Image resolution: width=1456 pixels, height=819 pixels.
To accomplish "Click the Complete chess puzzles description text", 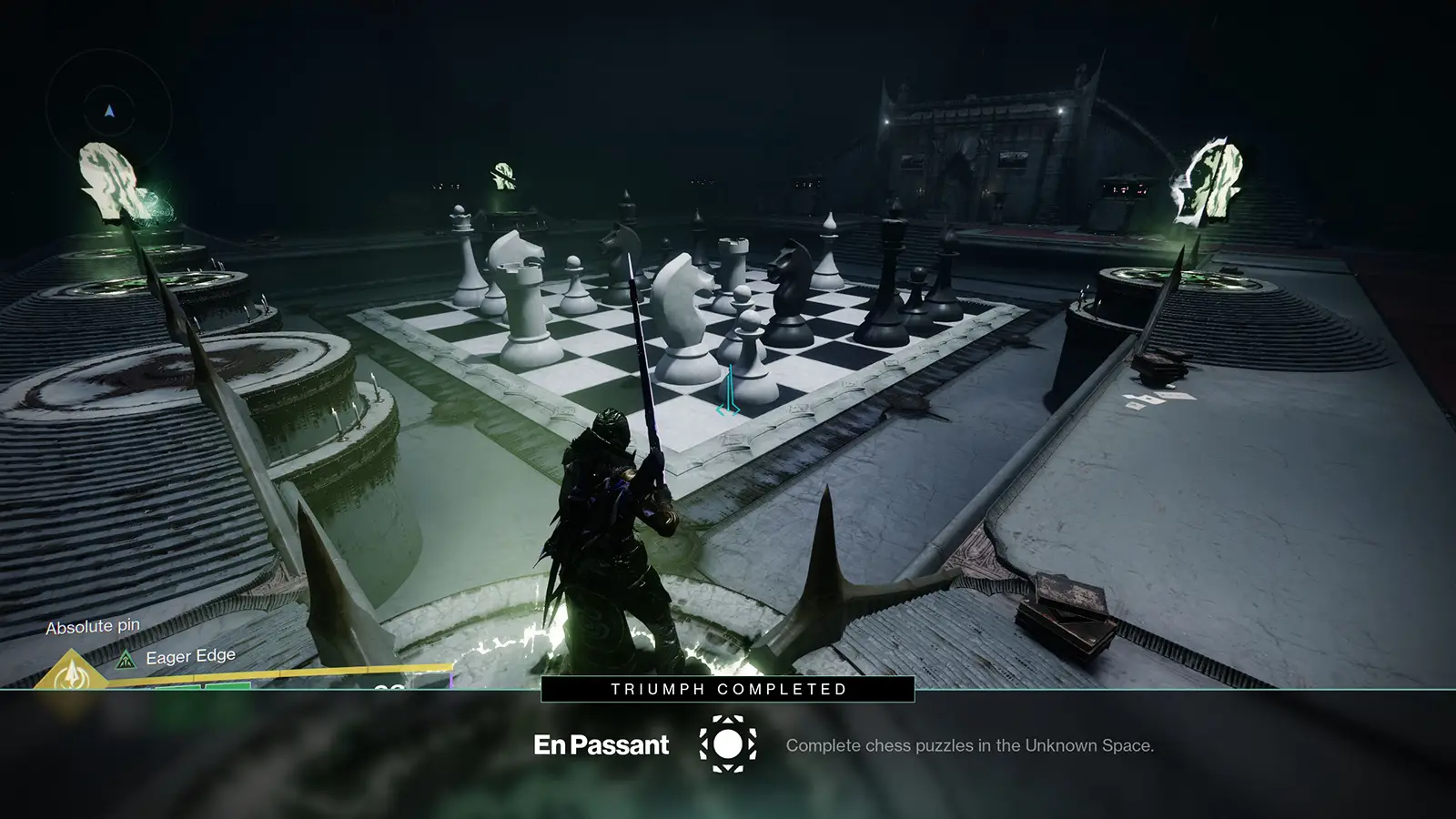I will click(970, 745).
